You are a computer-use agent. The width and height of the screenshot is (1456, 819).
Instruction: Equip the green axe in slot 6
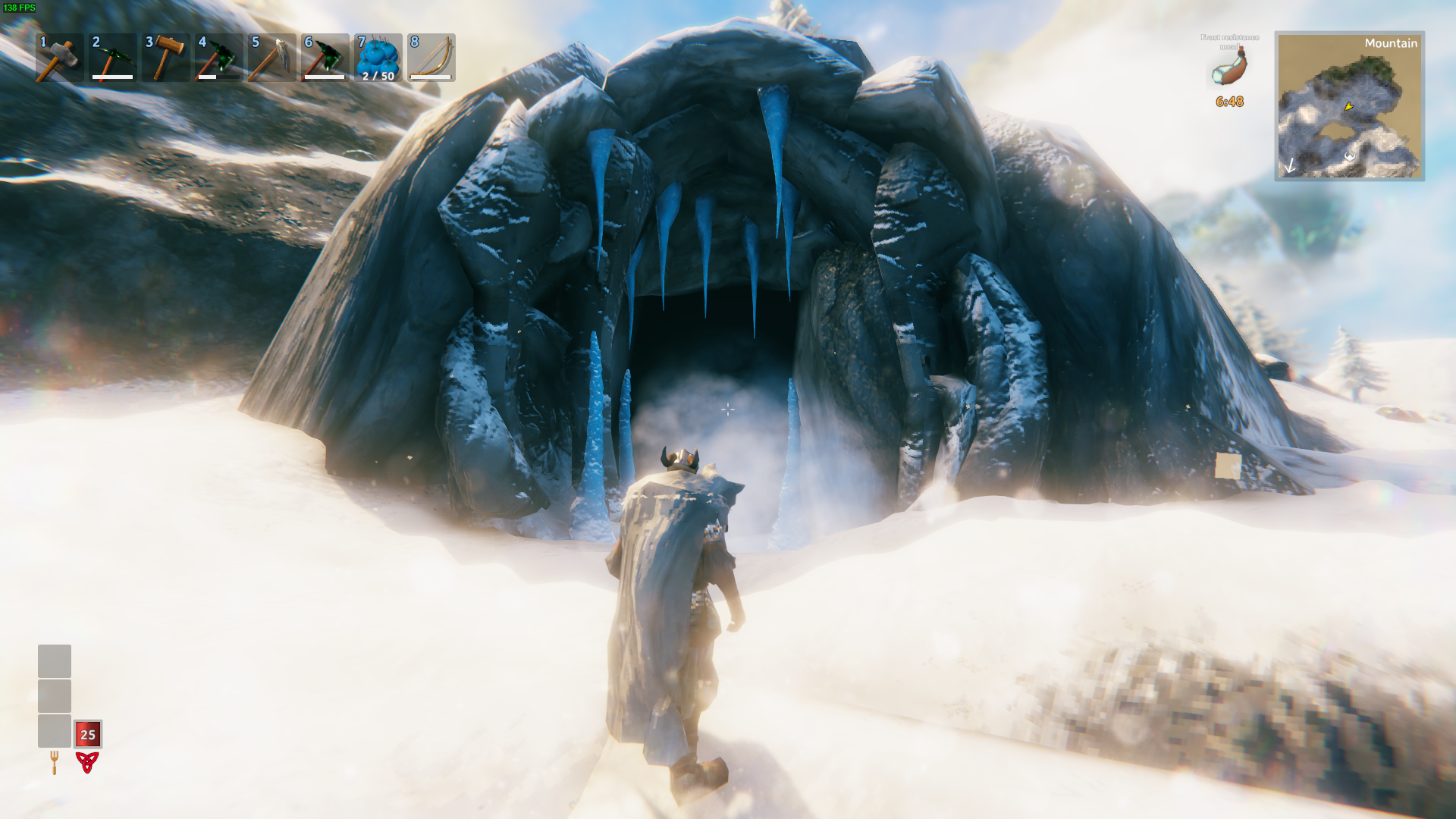point(325,58)
